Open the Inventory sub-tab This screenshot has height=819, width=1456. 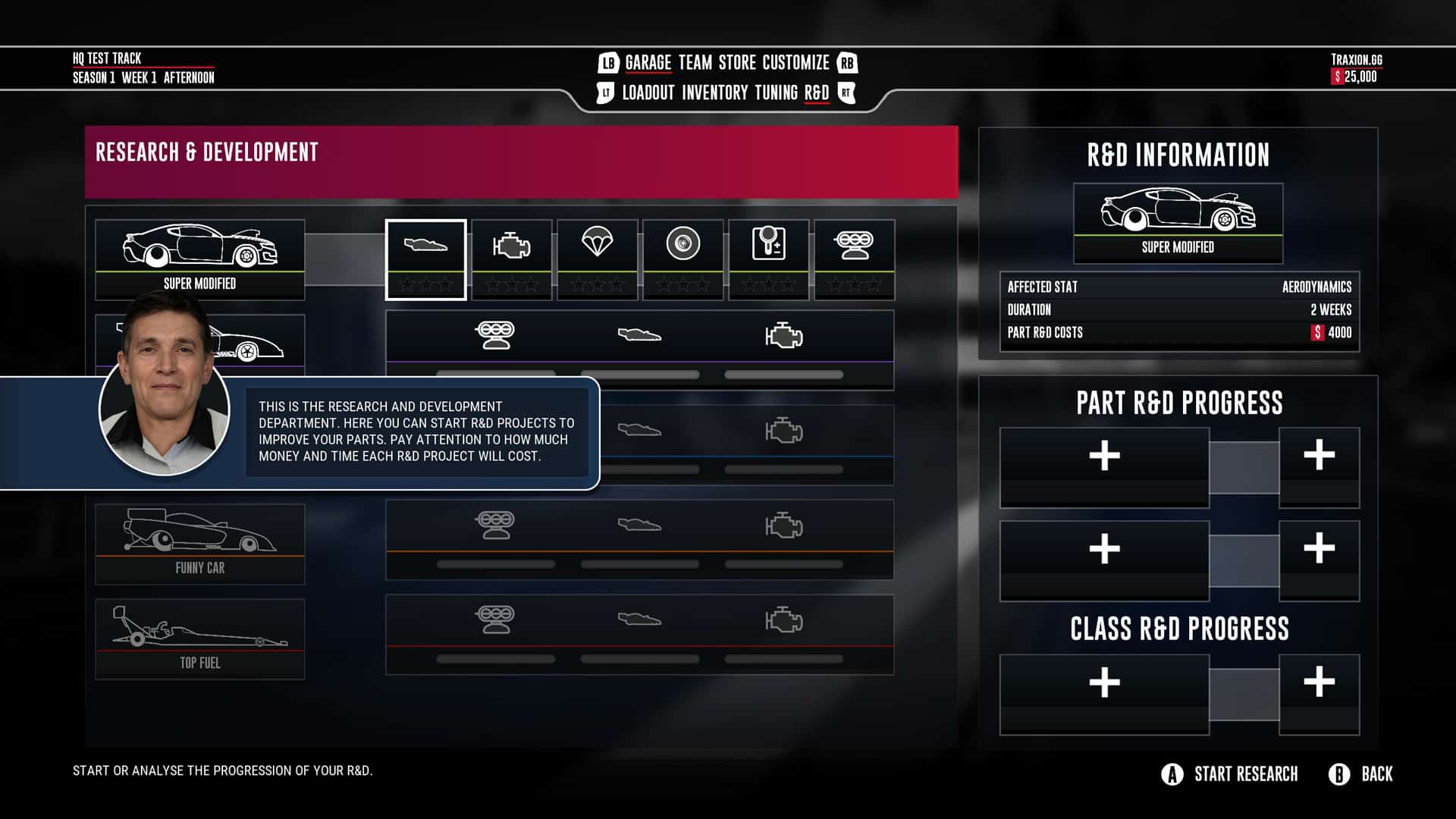[714, 93]
